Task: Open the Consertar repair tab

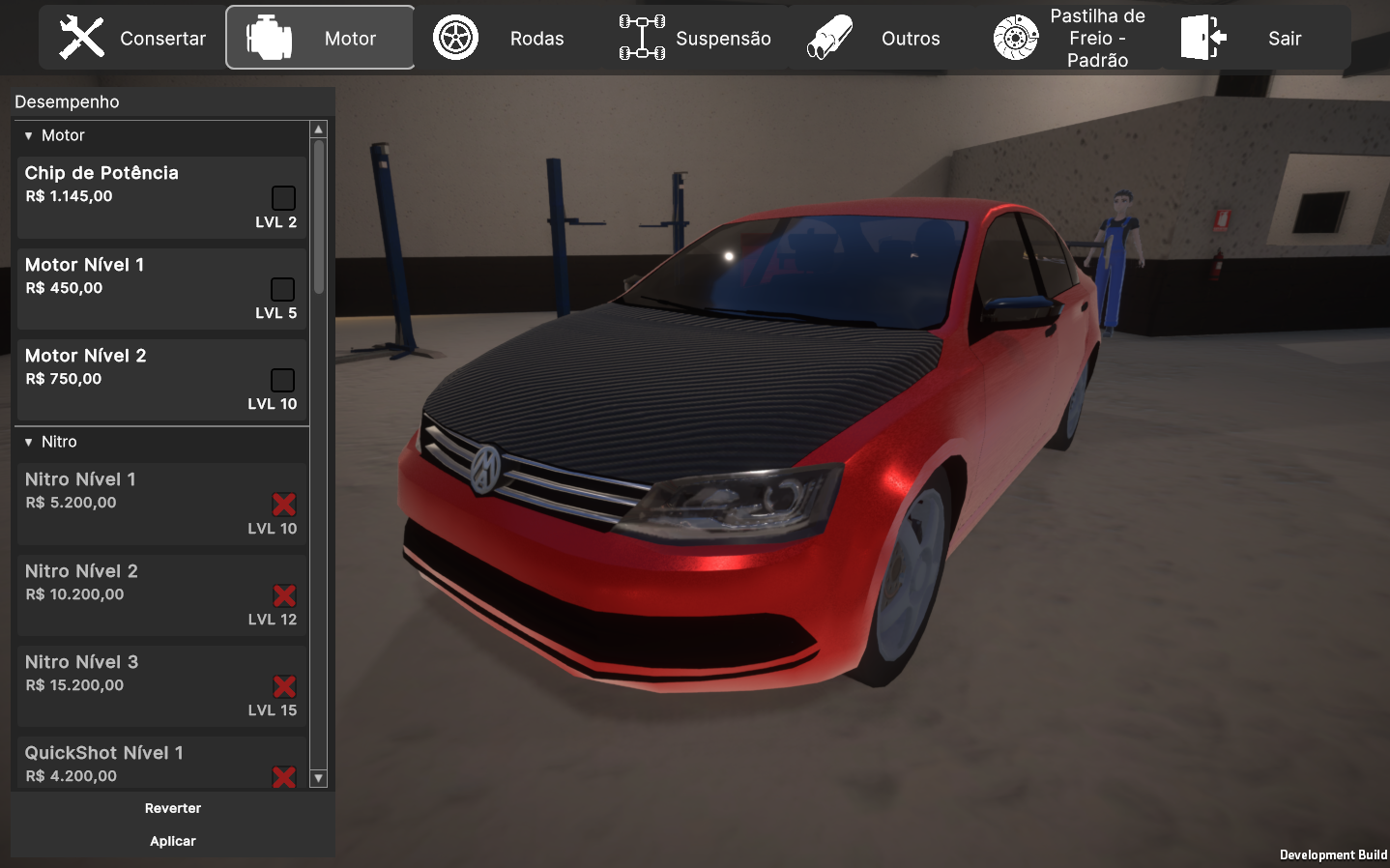Action: point(132,39)
